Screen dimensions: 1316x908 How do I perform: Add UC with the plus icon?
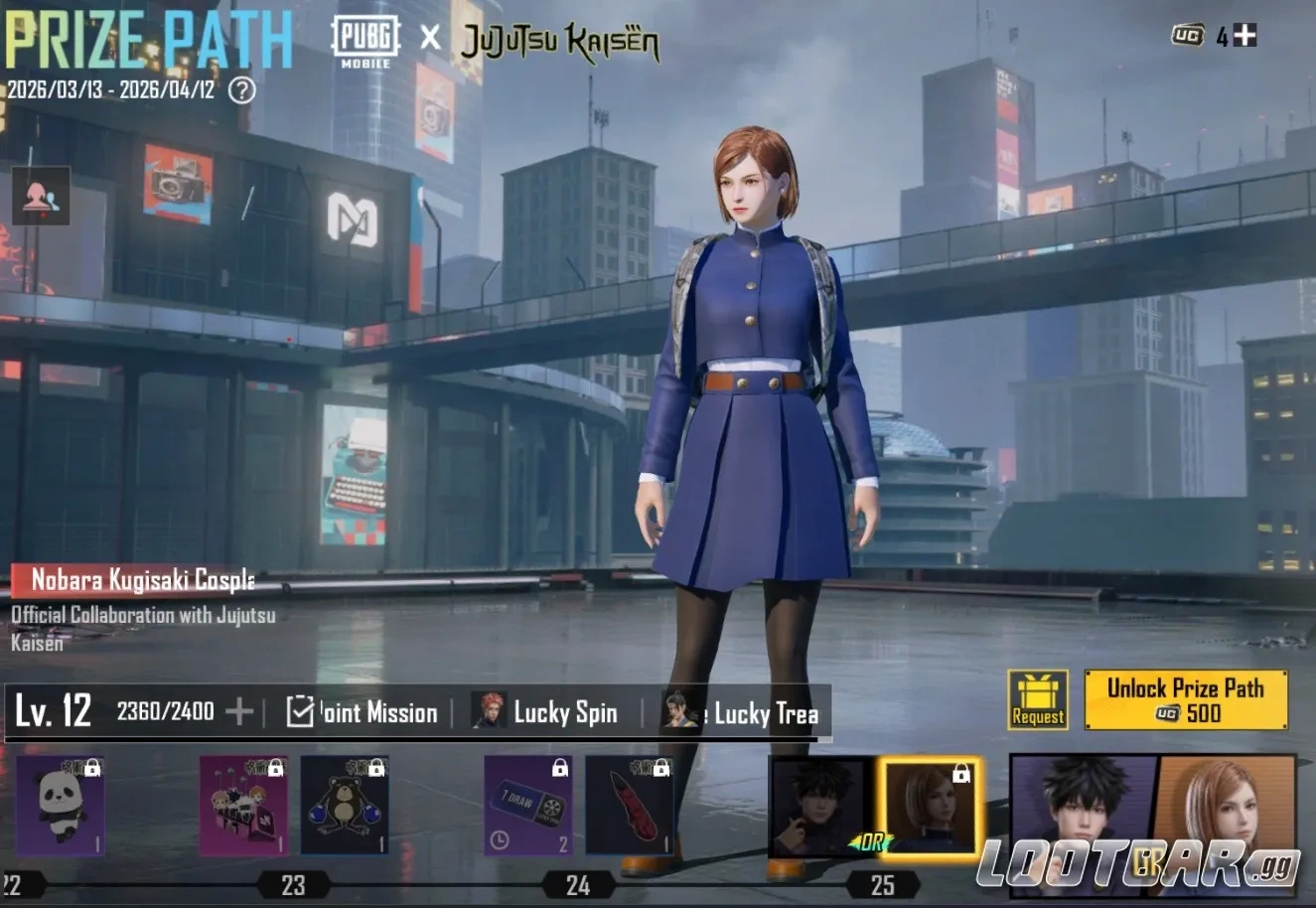pos(1244,36)
